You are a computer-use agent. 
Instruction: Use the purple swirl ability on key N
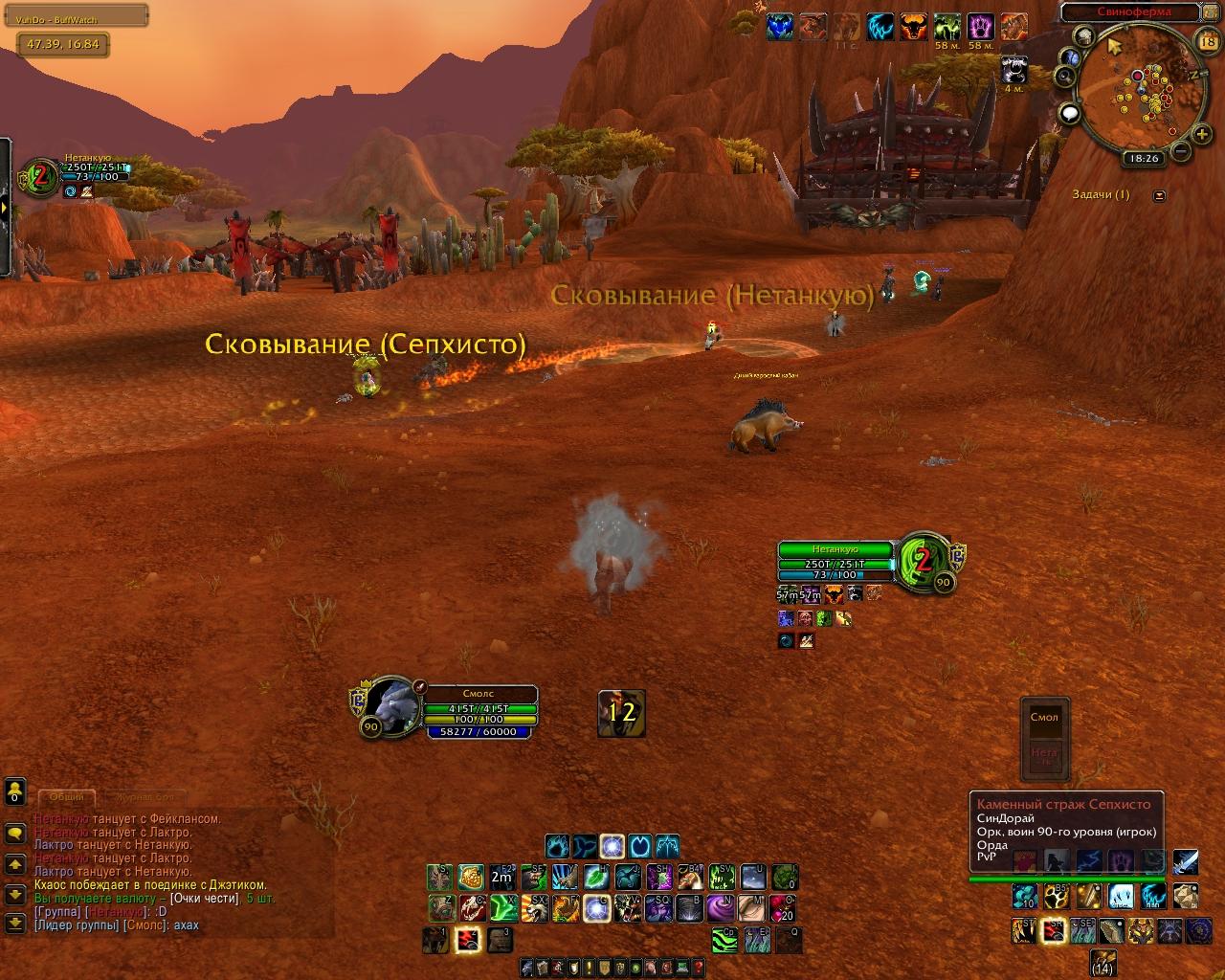click(723, 906)
